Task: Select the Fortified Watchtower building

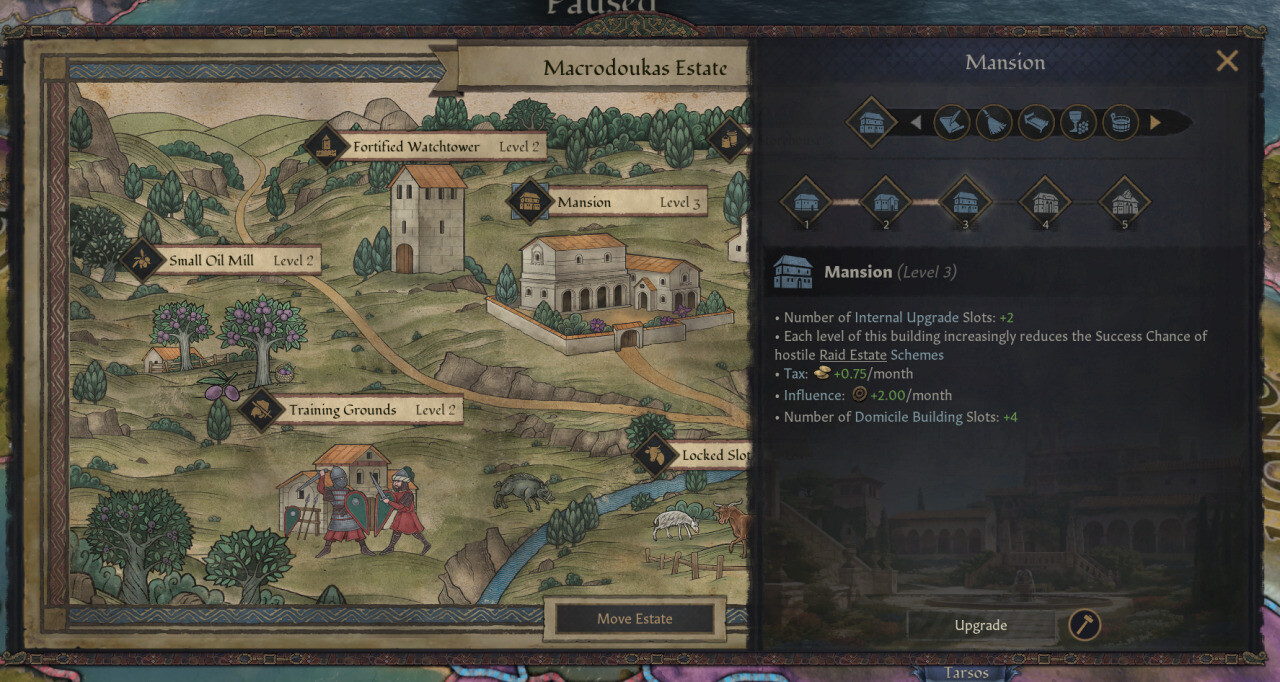Action: point(416,147)
